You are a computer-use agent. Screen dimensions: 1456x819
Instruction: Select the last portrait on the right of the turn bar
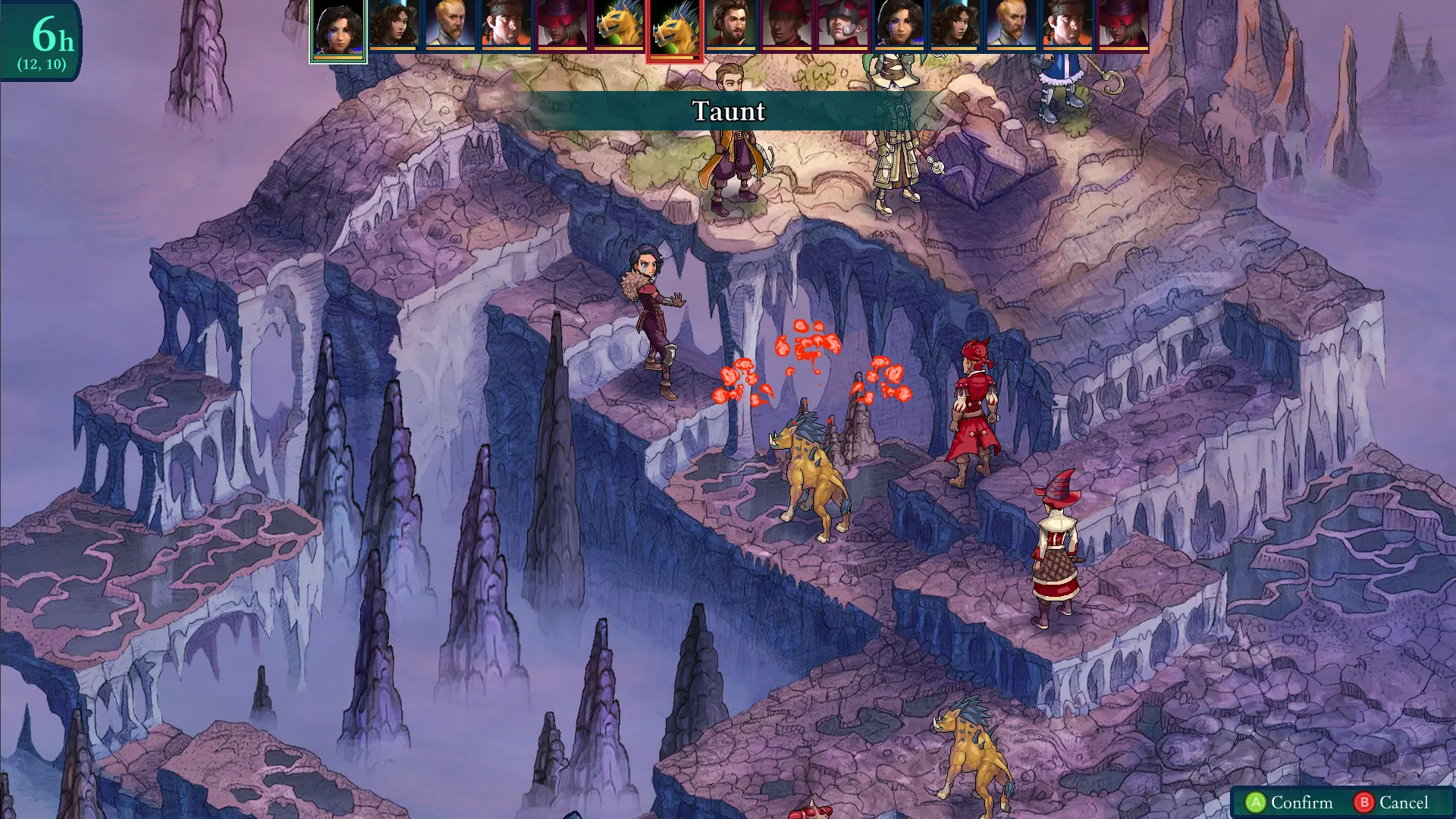coord(1125,27)
